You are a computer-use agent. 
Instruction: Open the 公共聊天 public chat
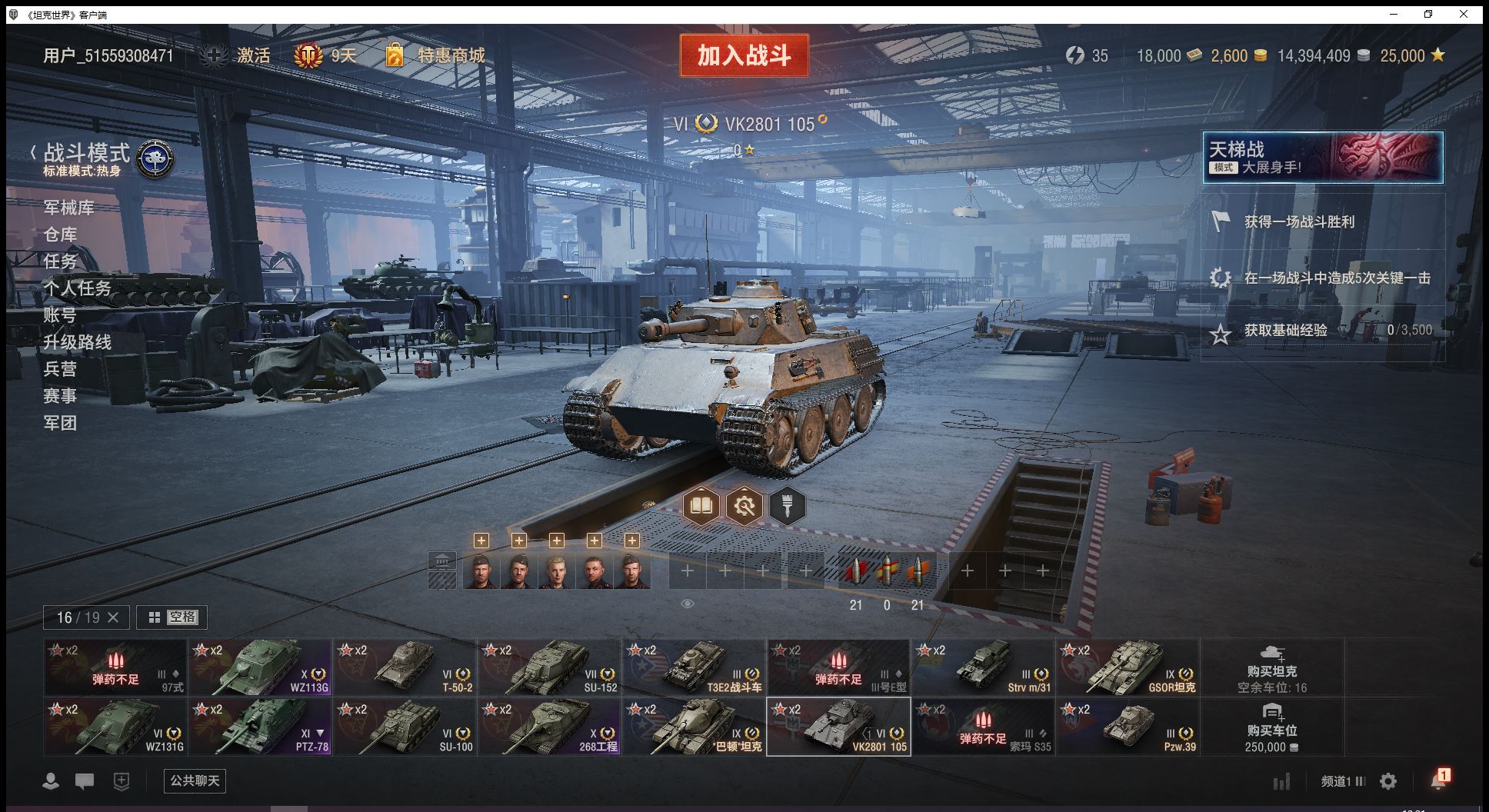tap(195, 781)
